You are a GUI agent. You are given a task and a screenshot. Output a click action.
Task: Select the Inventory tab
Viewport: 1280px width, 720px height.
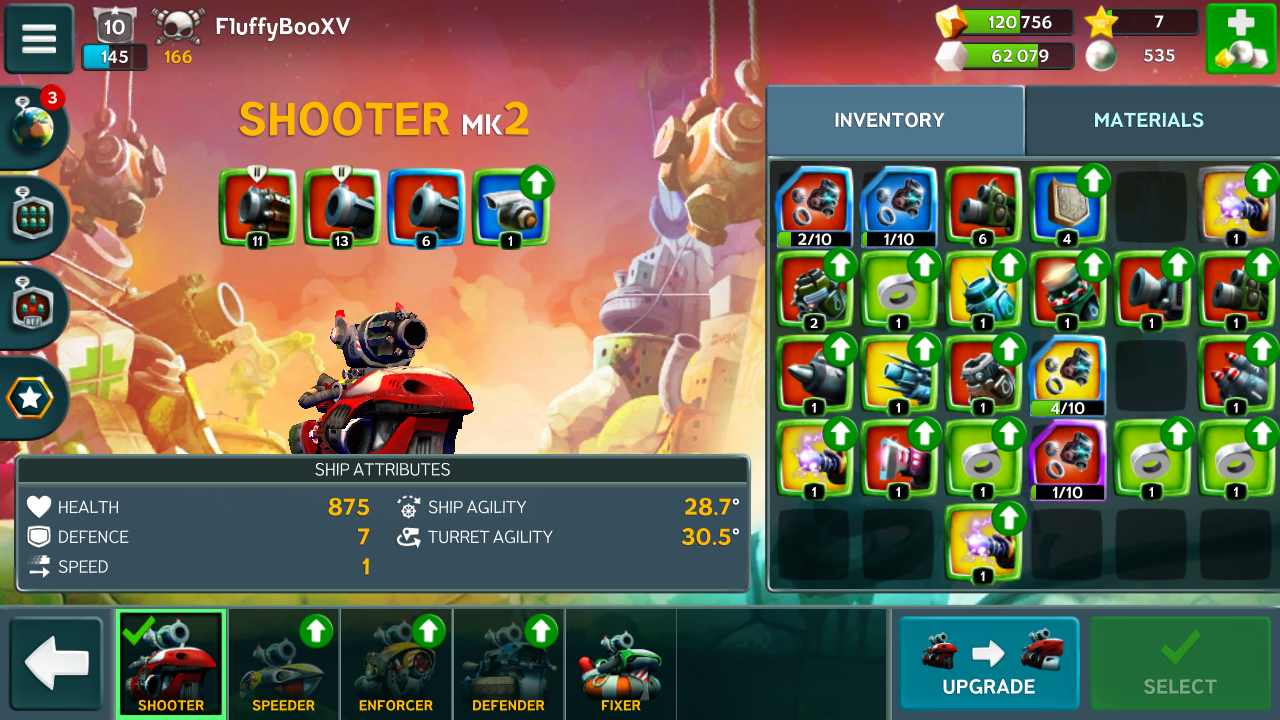[x=889, y=120]
